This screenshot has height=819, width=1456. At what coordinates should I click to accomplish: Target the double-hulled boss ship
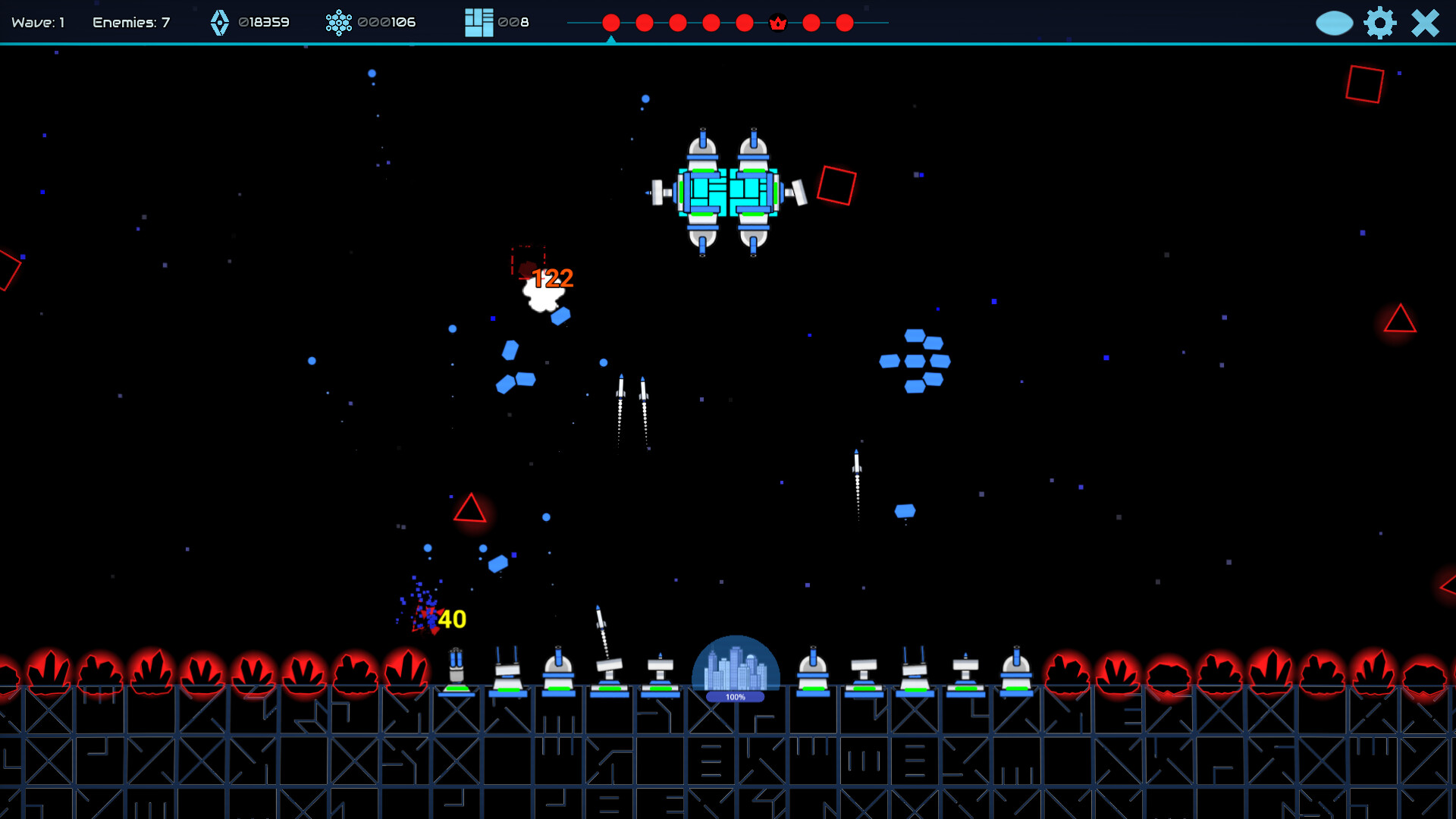pyautogui.click(x=728, y=193)
